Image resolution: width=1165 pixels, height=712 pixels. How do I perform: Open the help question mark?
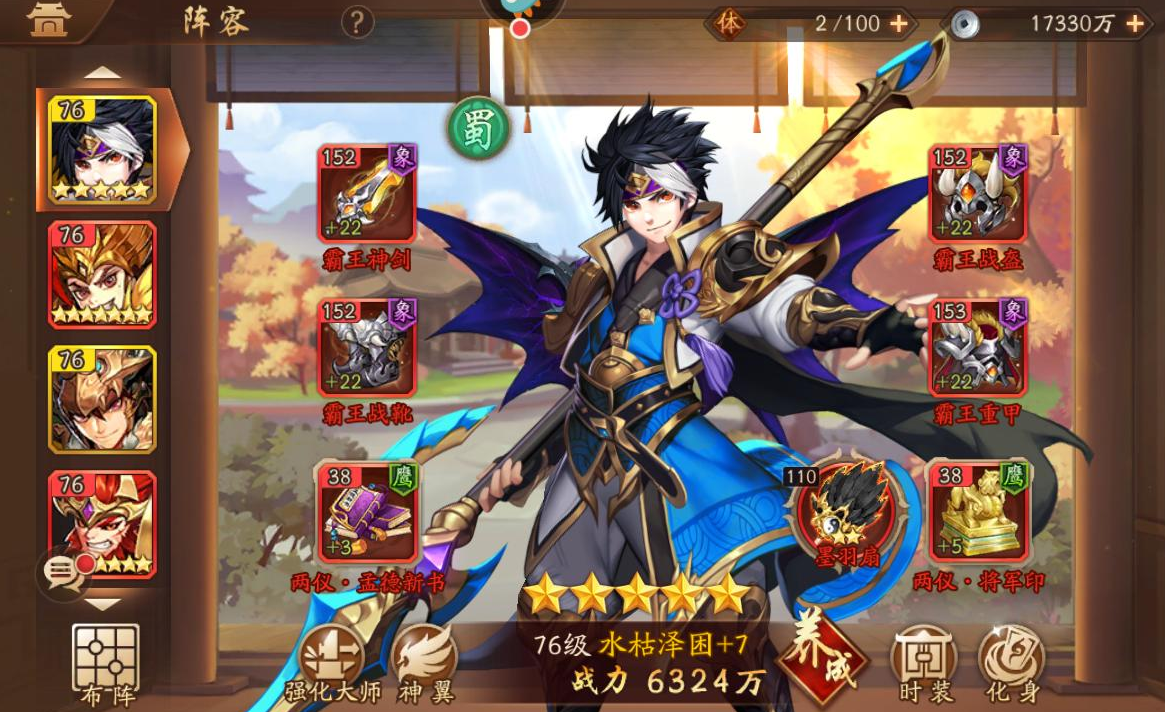pyautogui.click(x=358, y=22)
